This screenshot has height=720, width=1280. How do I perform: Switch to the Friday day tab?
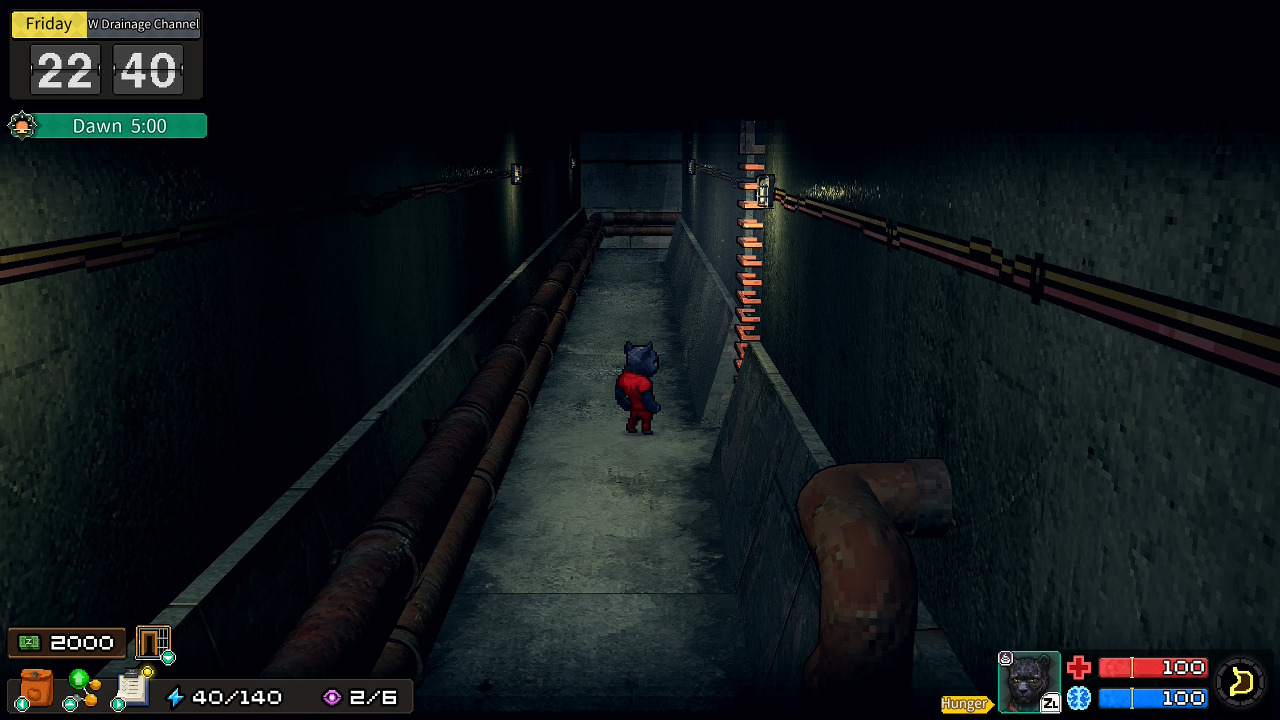(x=48, y=24)
